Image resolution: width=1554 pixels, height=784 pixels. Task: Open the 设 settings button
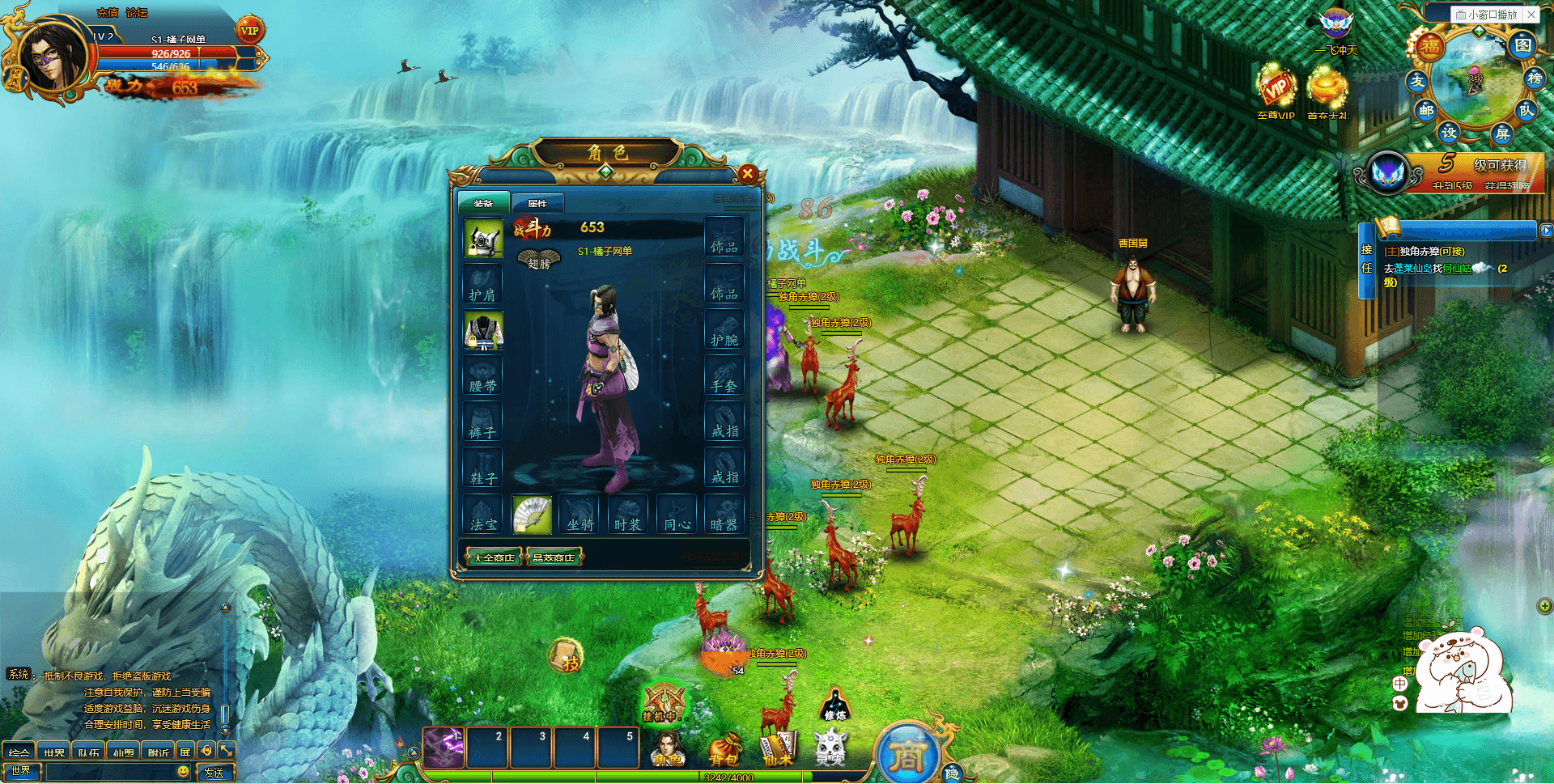pyautogui.click(x=1449, y=131)
